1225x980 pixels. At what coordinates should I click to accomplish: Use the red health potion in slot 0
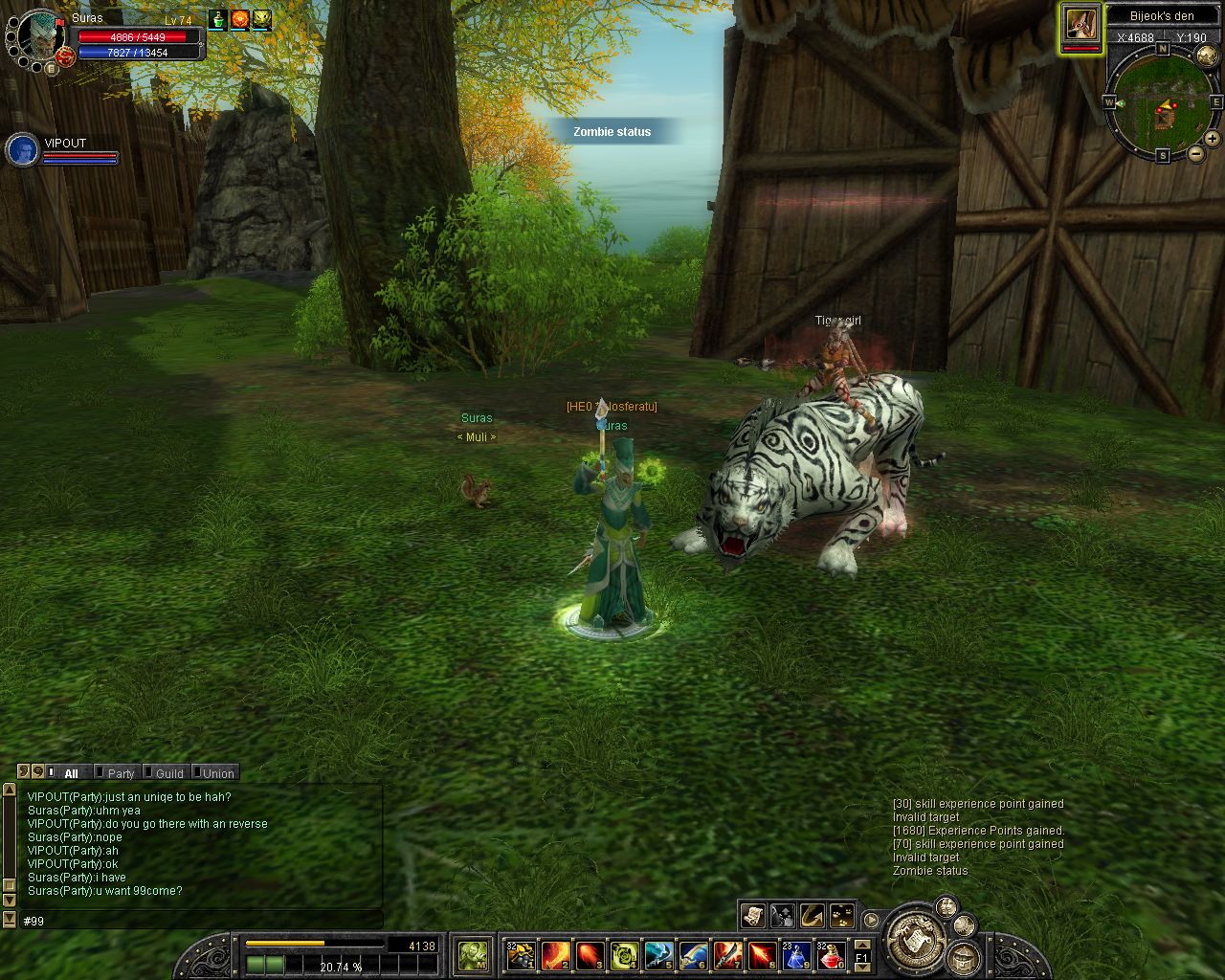point(830,954)
